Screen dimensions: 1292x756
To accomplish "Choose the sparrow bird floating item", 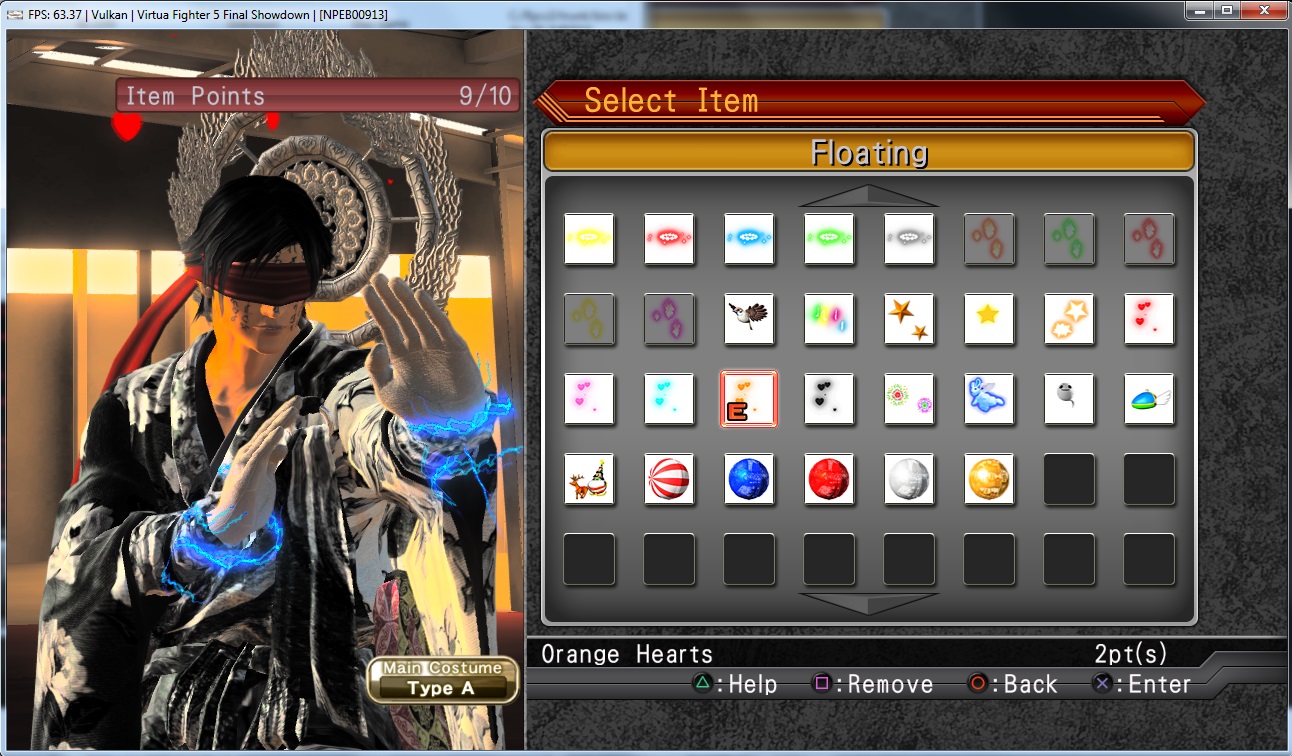I will (749, 319).
